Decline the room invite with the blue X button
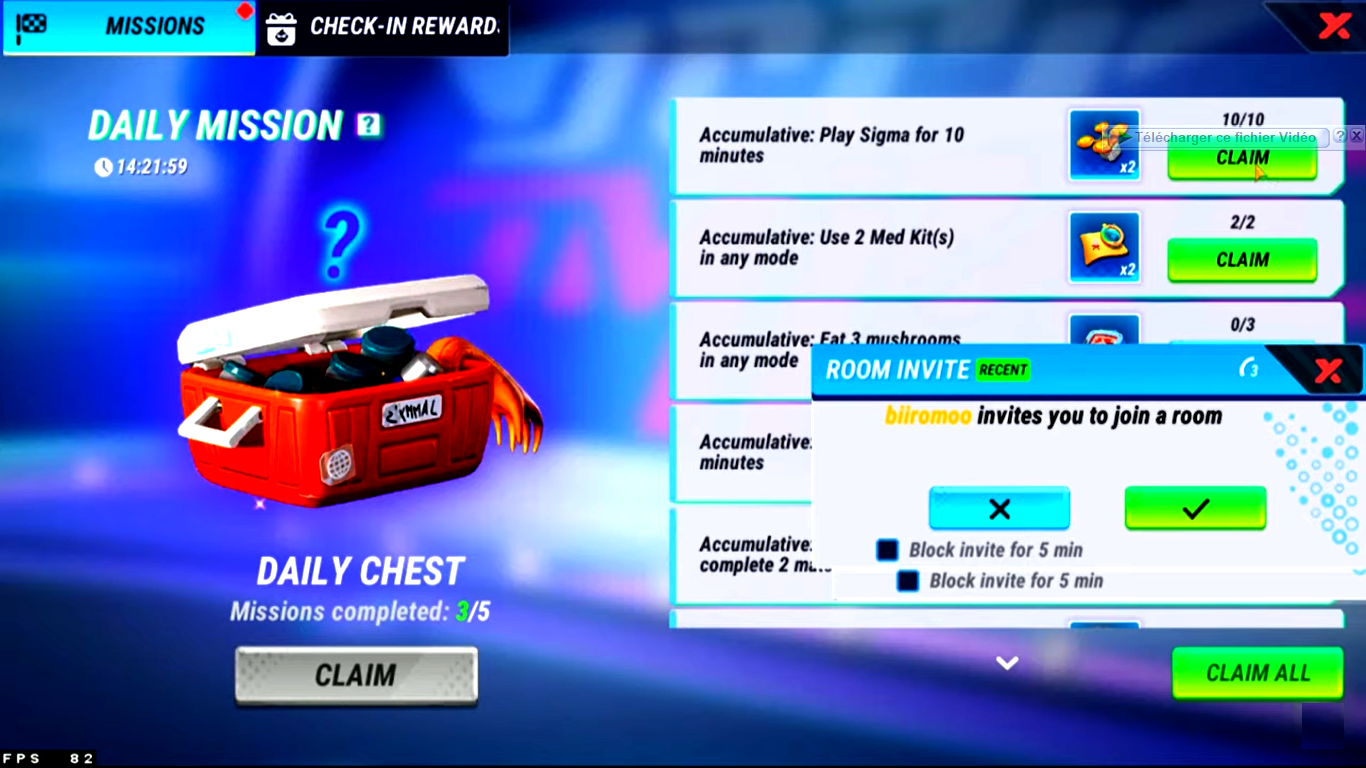 (999, 507)
